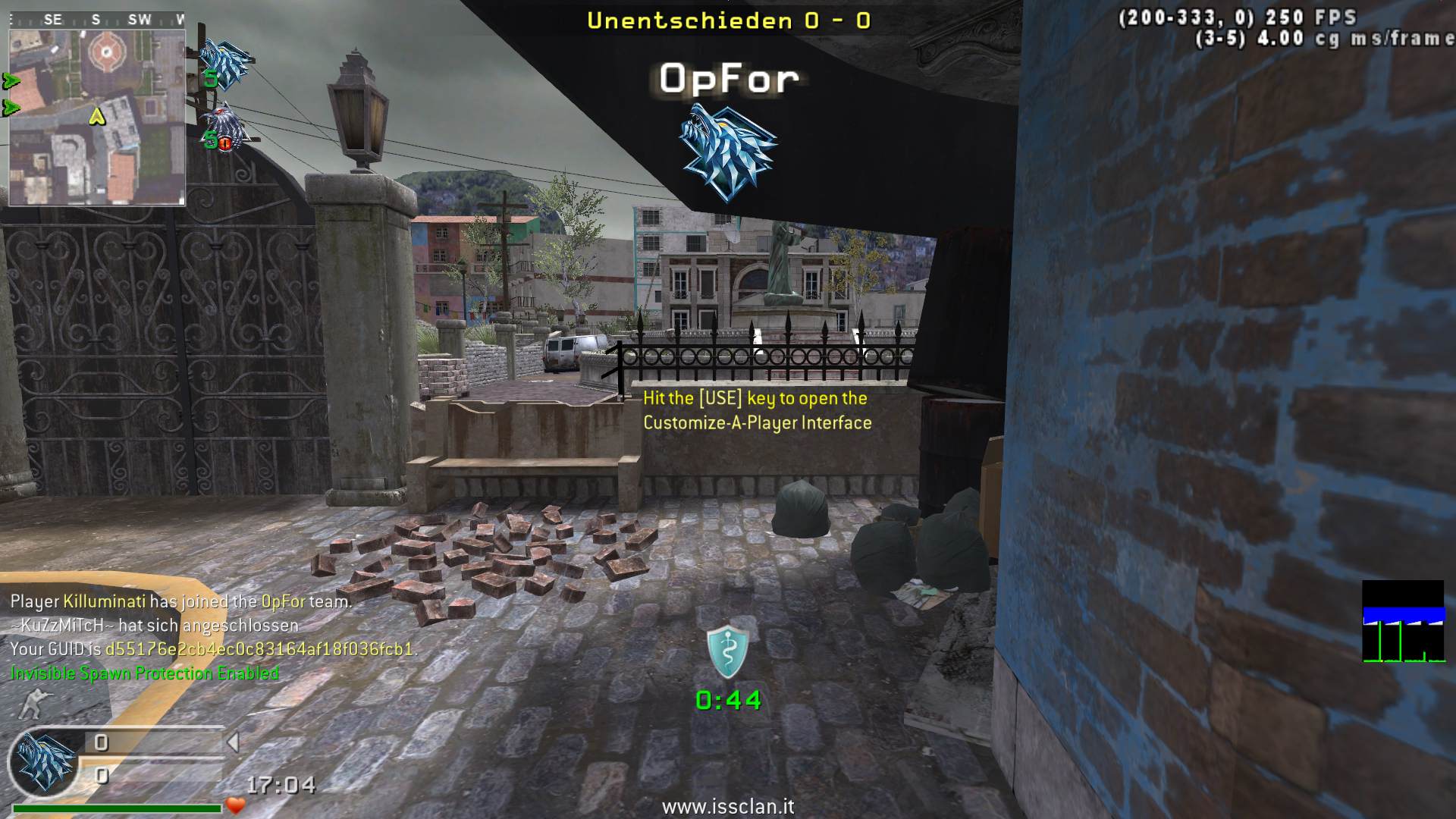Screen dimensions: 1456x819
Task: Click the lagometer graph
Action: tap(1403, 622)
